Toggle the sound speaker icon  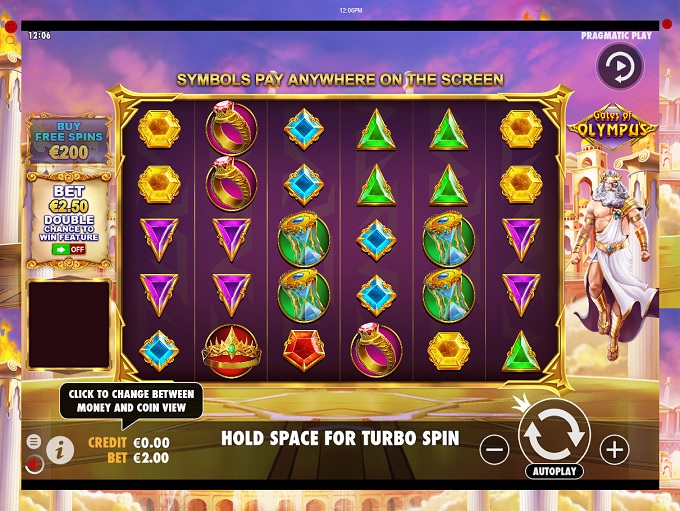tap(34, 463)
